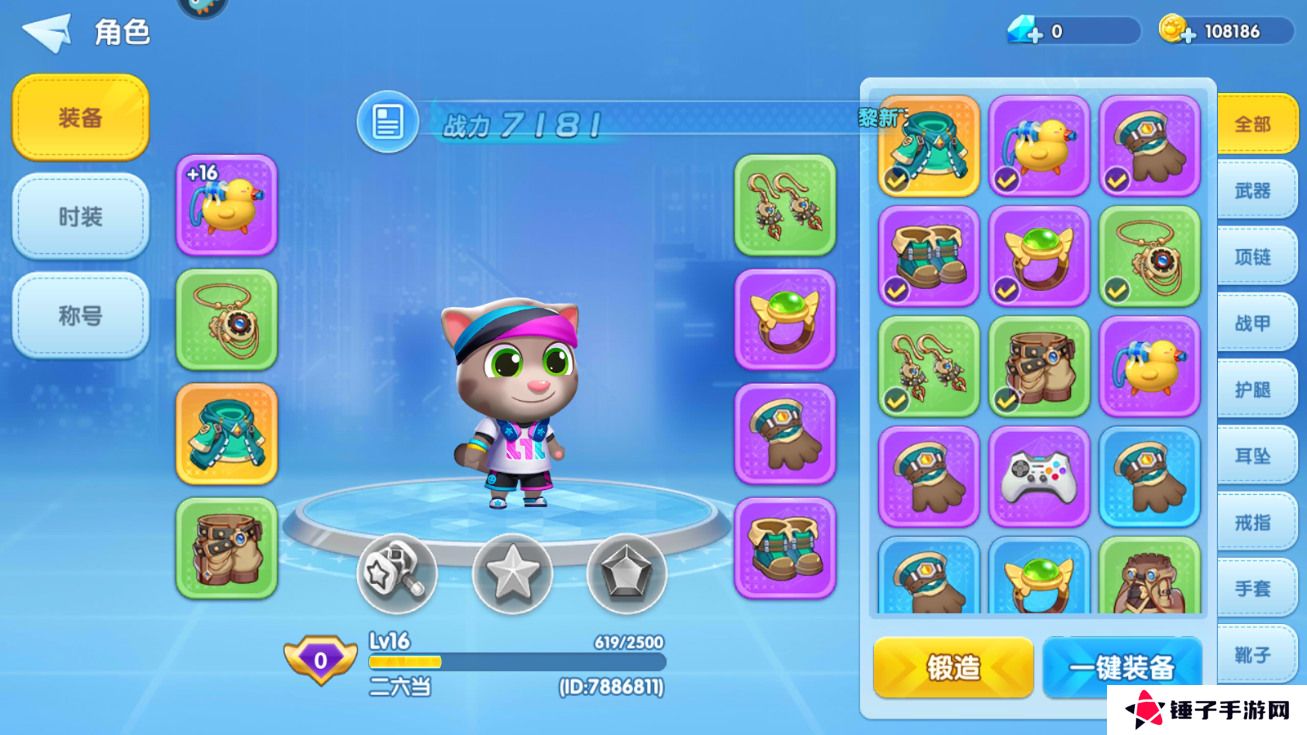Filter inventory by 戒指
Viewport: 1307px width, 735px height.
1252,522
